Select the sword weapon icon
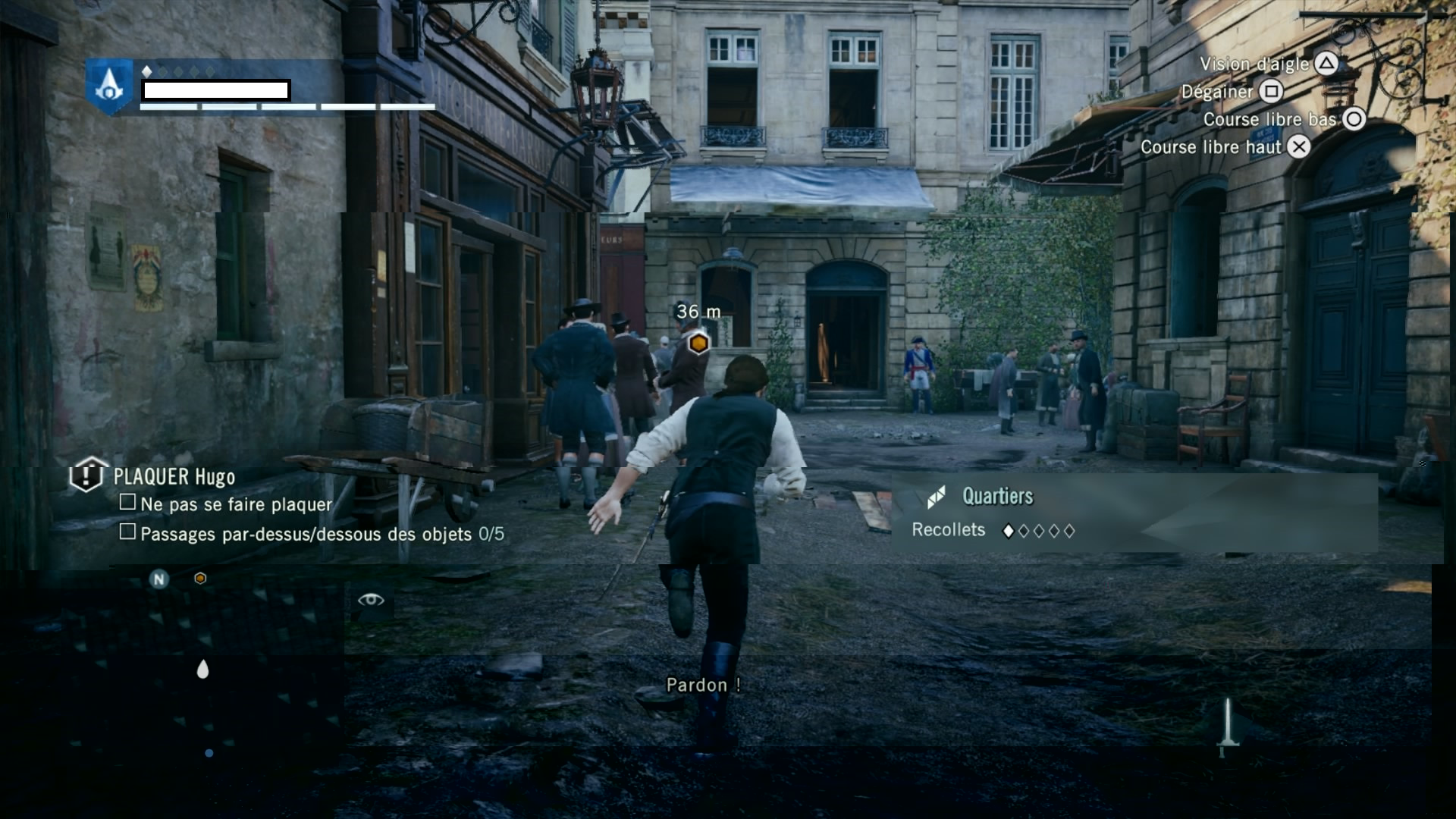Image resolution: width=1456 pixels, height=819 pixels. [1228, 726]
